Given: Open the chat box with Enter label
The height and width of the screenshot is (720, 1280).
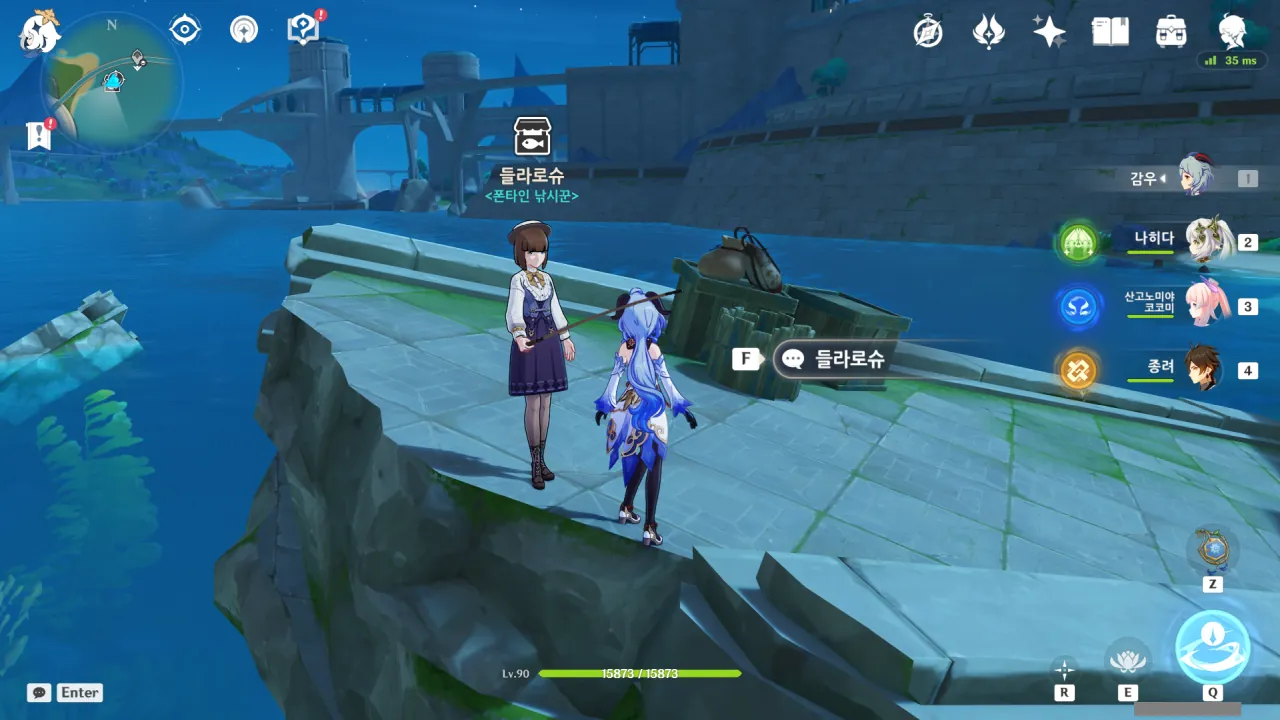Looking at the screenshot, I should click(66, 692).
